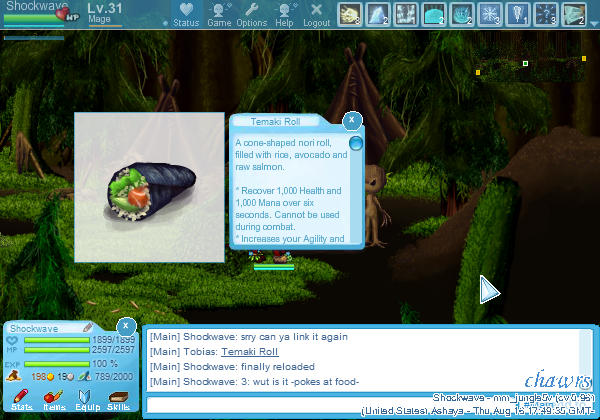
Task: Click the Temaki Roll description scrollbar
Action: [x=356, y=144]
